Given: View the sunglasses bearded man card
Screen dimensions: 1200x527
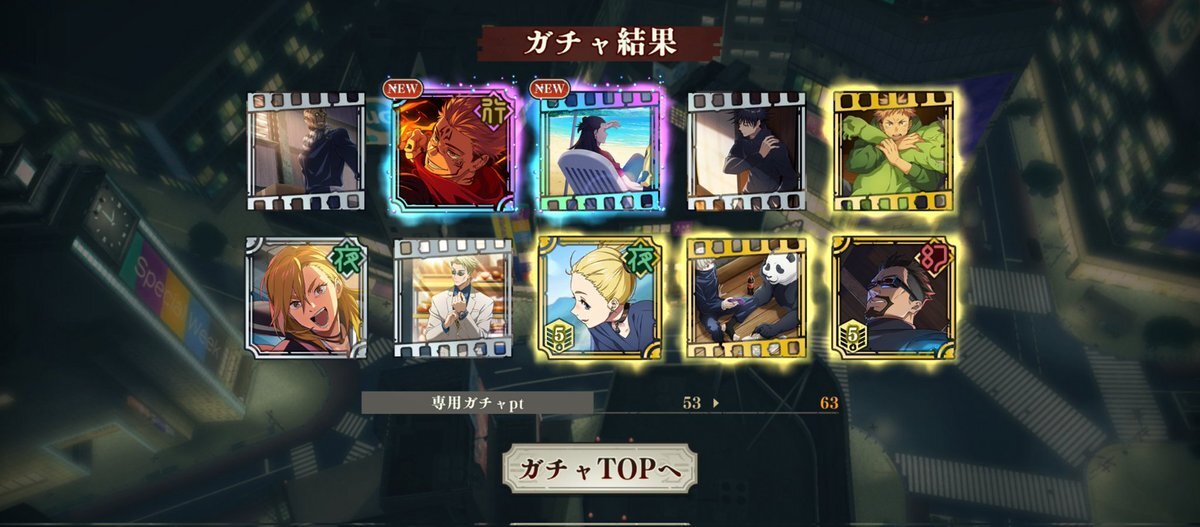Looking at the screenshot, I should (x=893, y=297).
